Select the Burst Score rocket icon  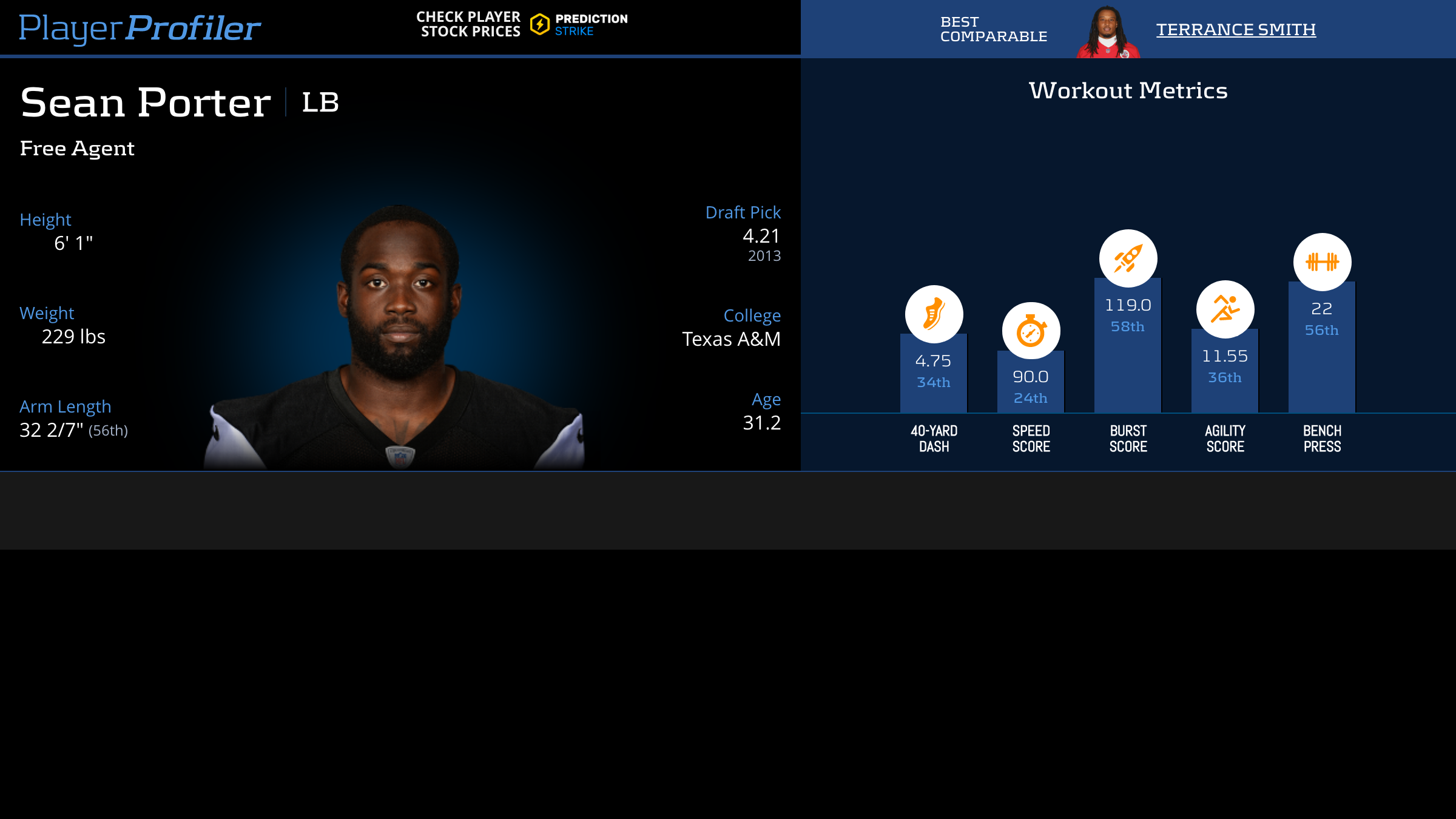[1128, 258]
